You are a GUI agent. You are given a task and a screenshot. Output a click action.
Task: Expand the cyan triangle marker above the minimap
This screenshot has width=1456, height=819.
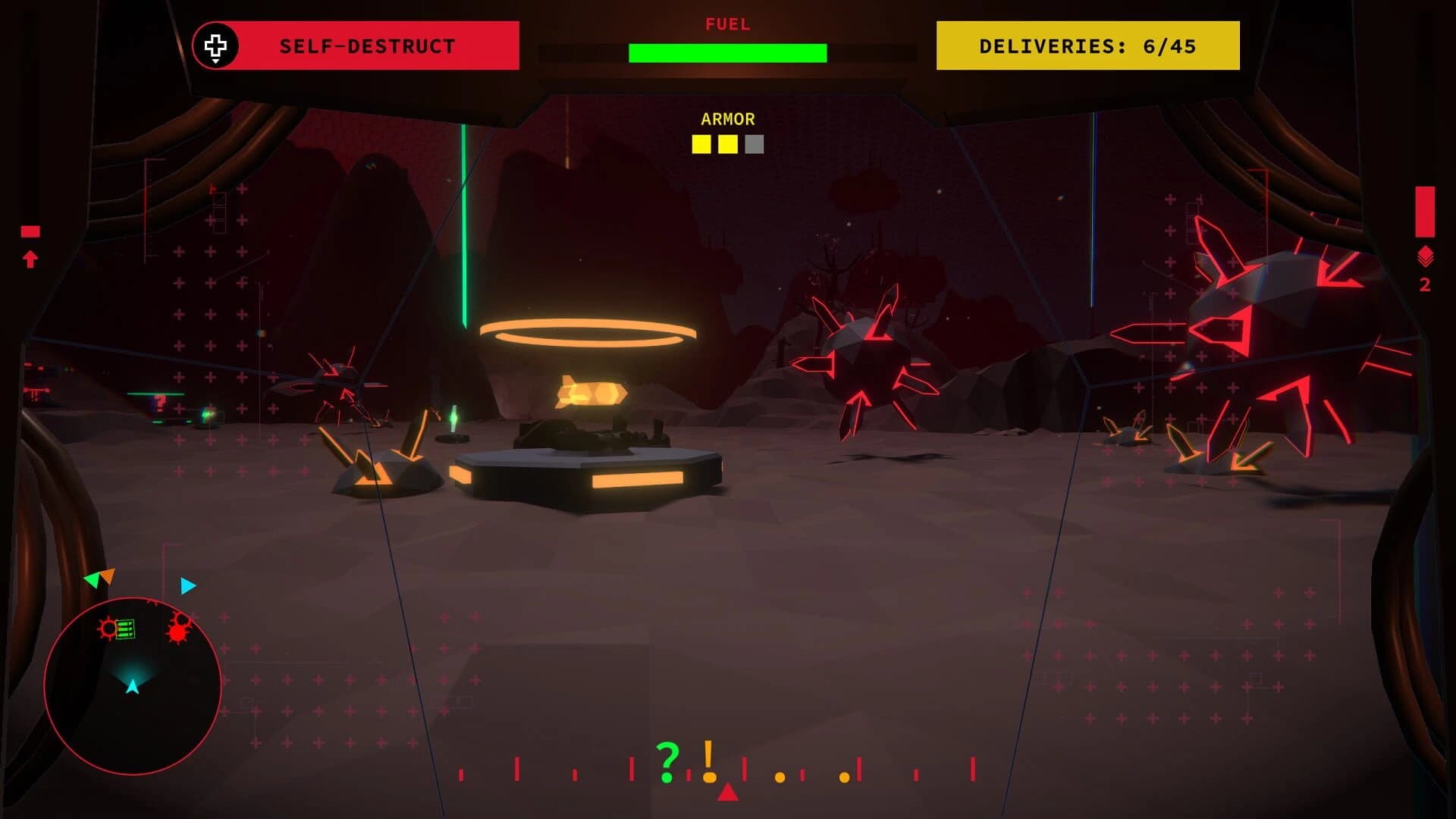pyautogui.click(x=186, y=585)
